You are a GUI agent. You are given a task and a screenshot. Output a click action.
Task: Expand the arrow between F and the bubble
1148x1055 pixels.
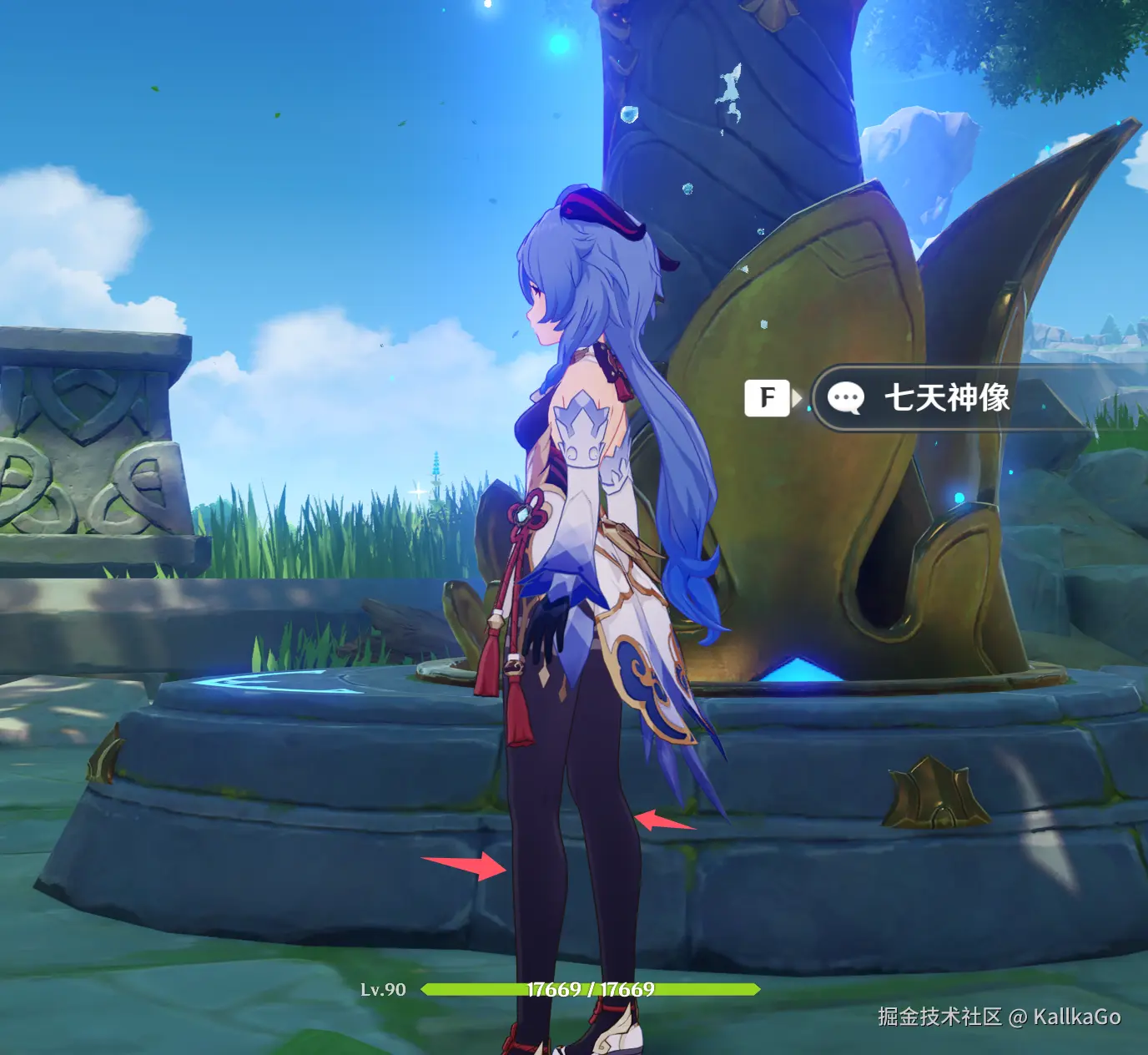(x=798, y=398)
